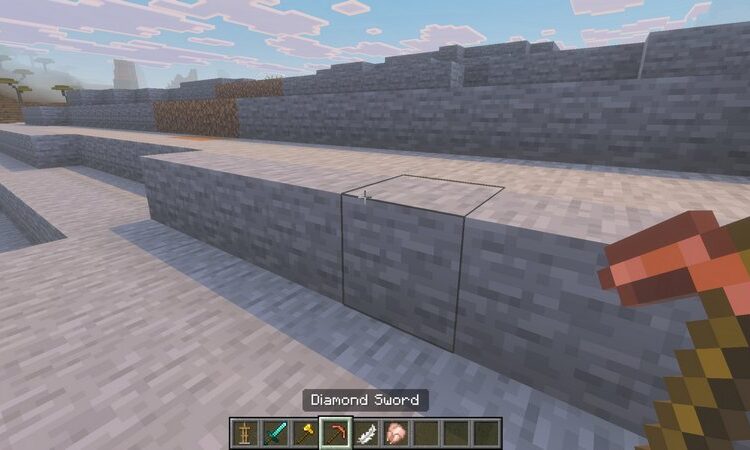Select the copper pickaxe hotbar slot
The image size is (750, 450).
pyautogui.click(x=336, y=433)
